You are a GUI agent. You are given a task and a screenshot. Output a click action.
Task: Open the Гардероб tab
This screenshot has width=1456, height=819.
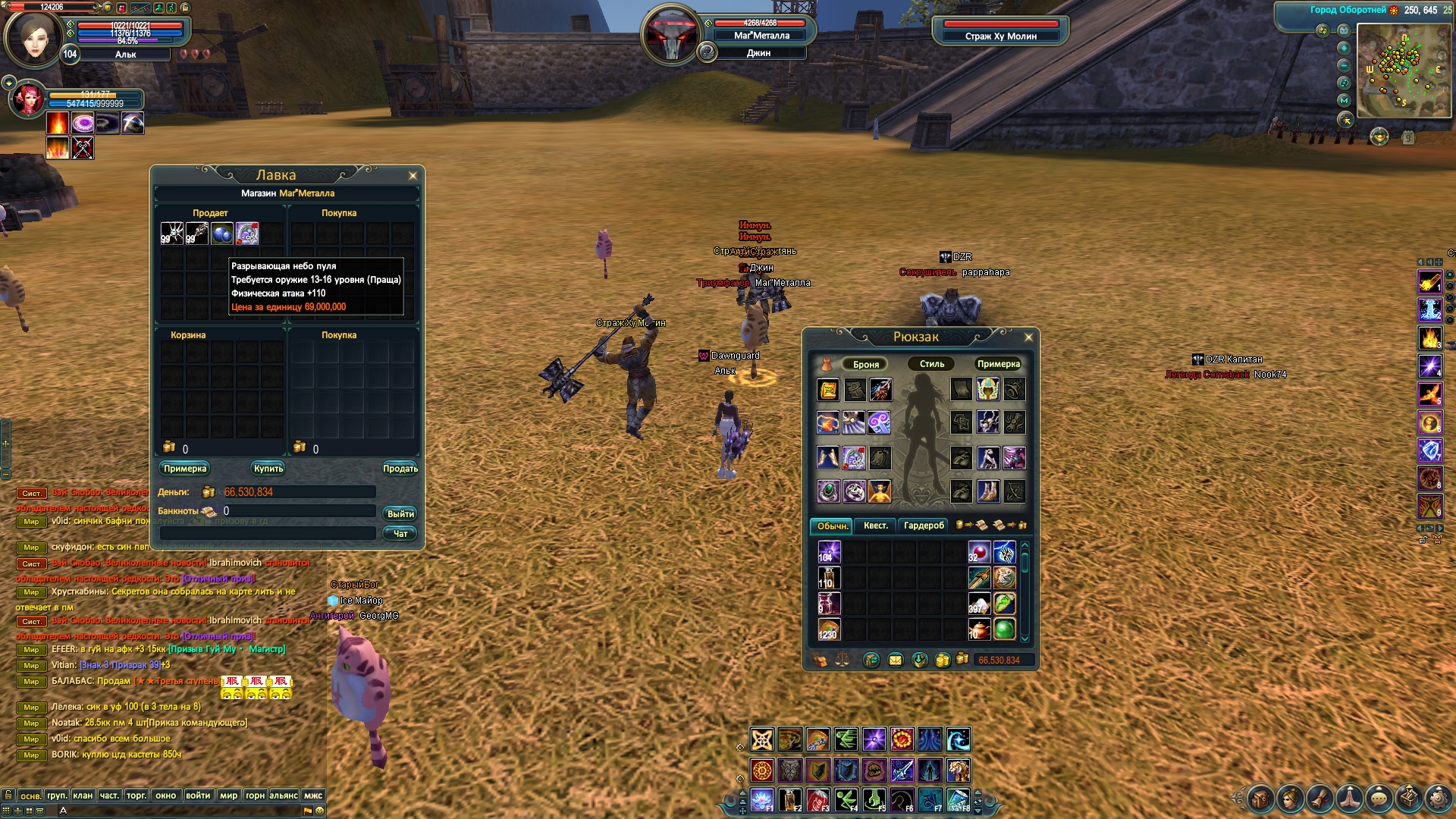(x=924, y=526)
